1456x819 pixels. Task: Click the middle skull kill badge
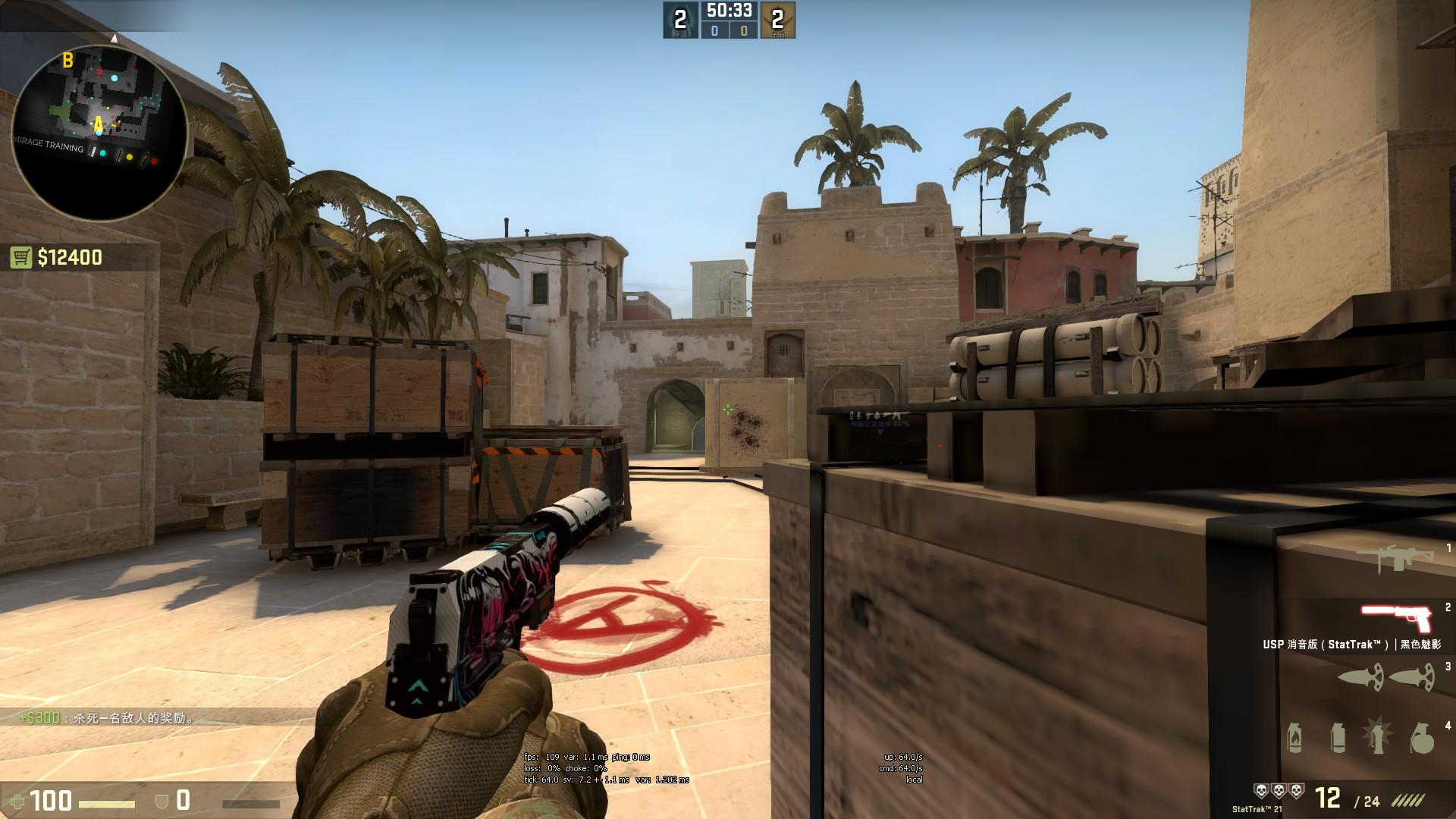(1279, 791)
